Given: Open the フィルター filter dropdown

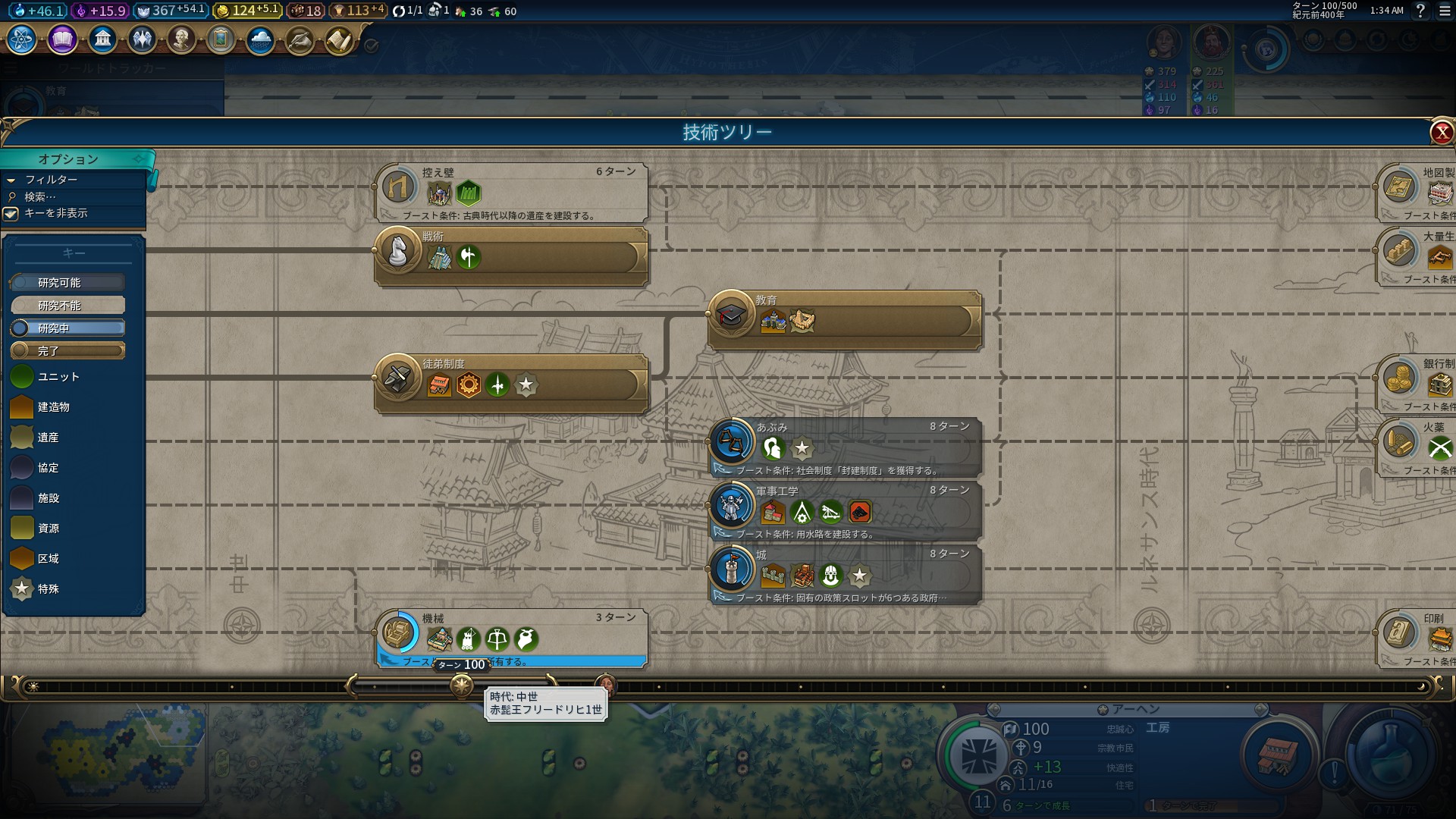Looking at the screenshot, I should coord(51,180).
